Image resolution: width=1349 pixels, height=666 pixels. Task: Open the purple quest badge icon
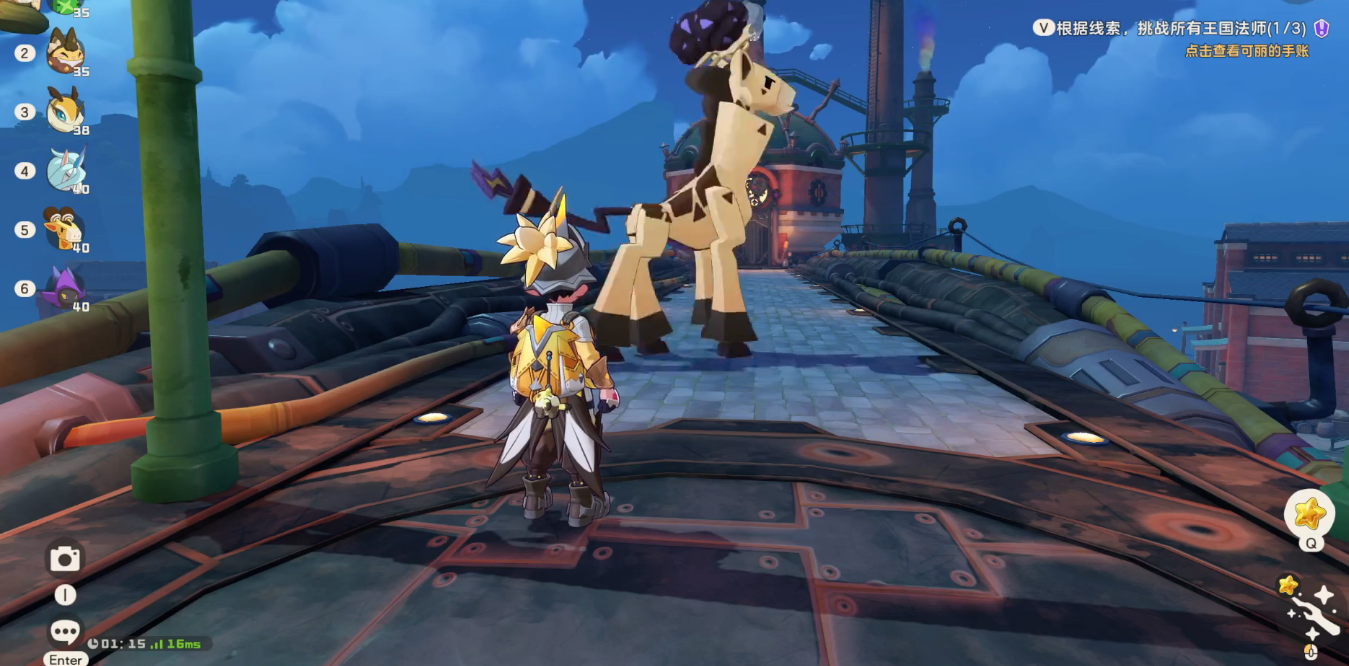tap(1322, 29)
